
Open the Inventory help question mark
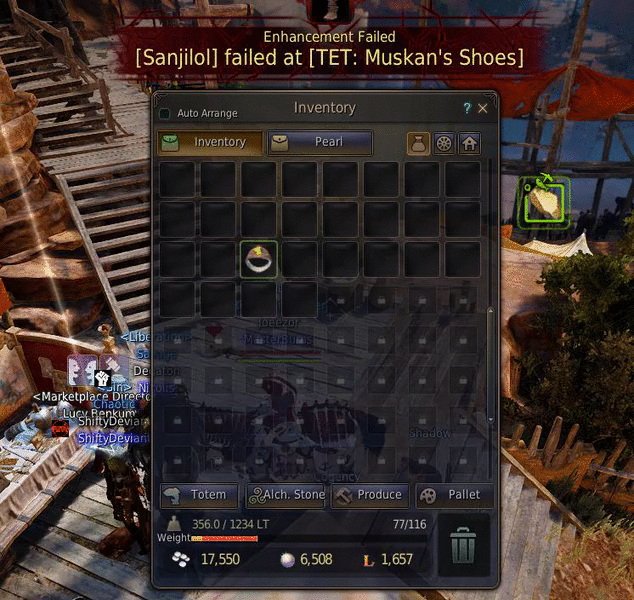coord(467,108)
